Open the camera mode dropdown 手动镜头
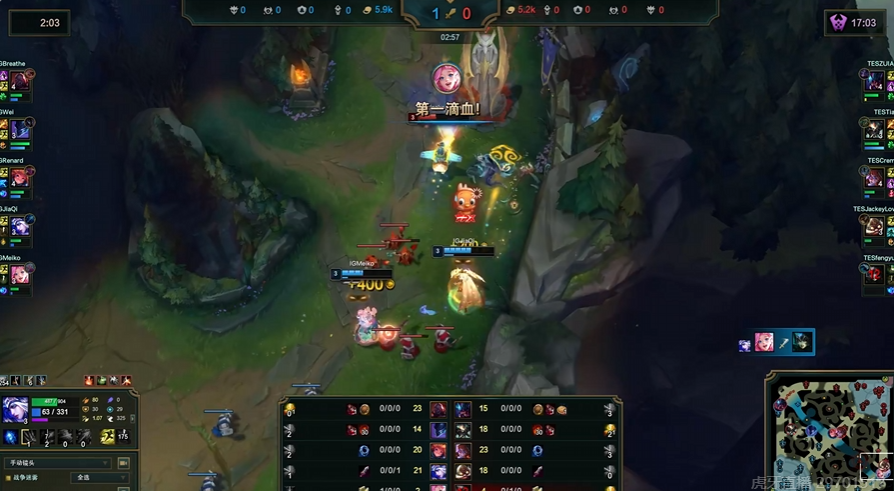Screen dimensions: 894x491 58,463
